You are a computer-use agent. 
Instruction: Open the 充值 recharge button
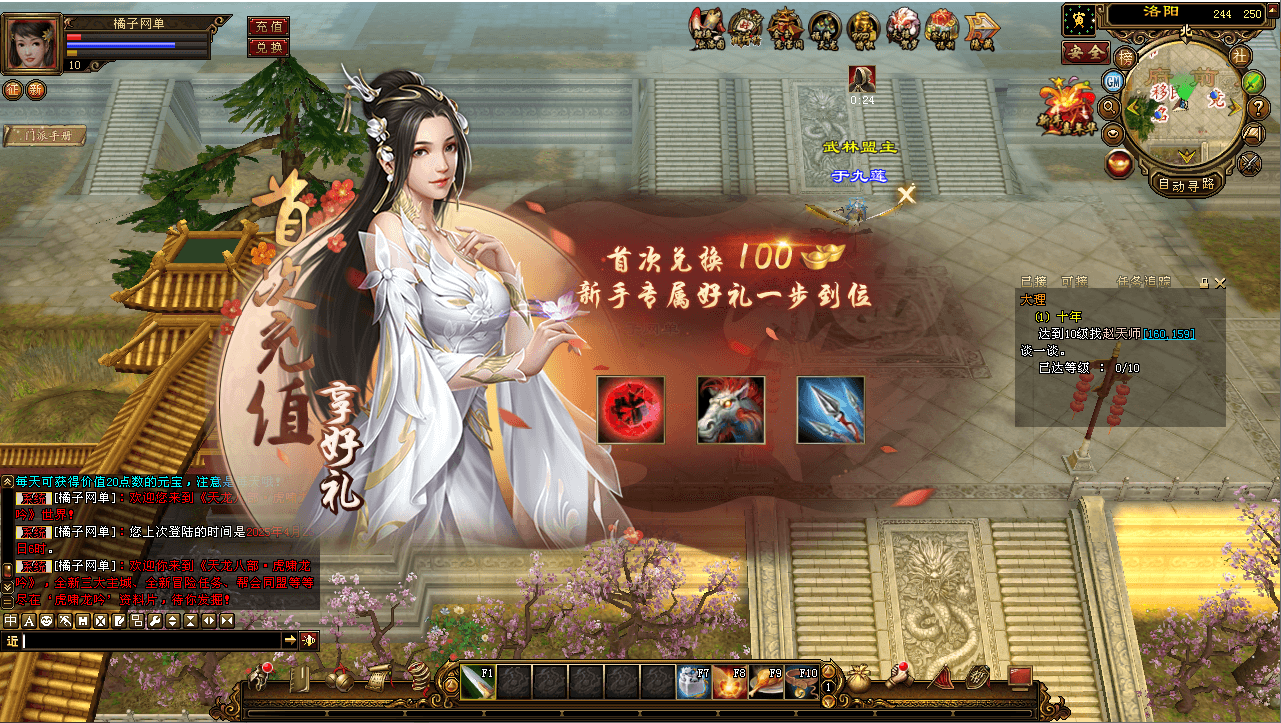click(268, 26)
